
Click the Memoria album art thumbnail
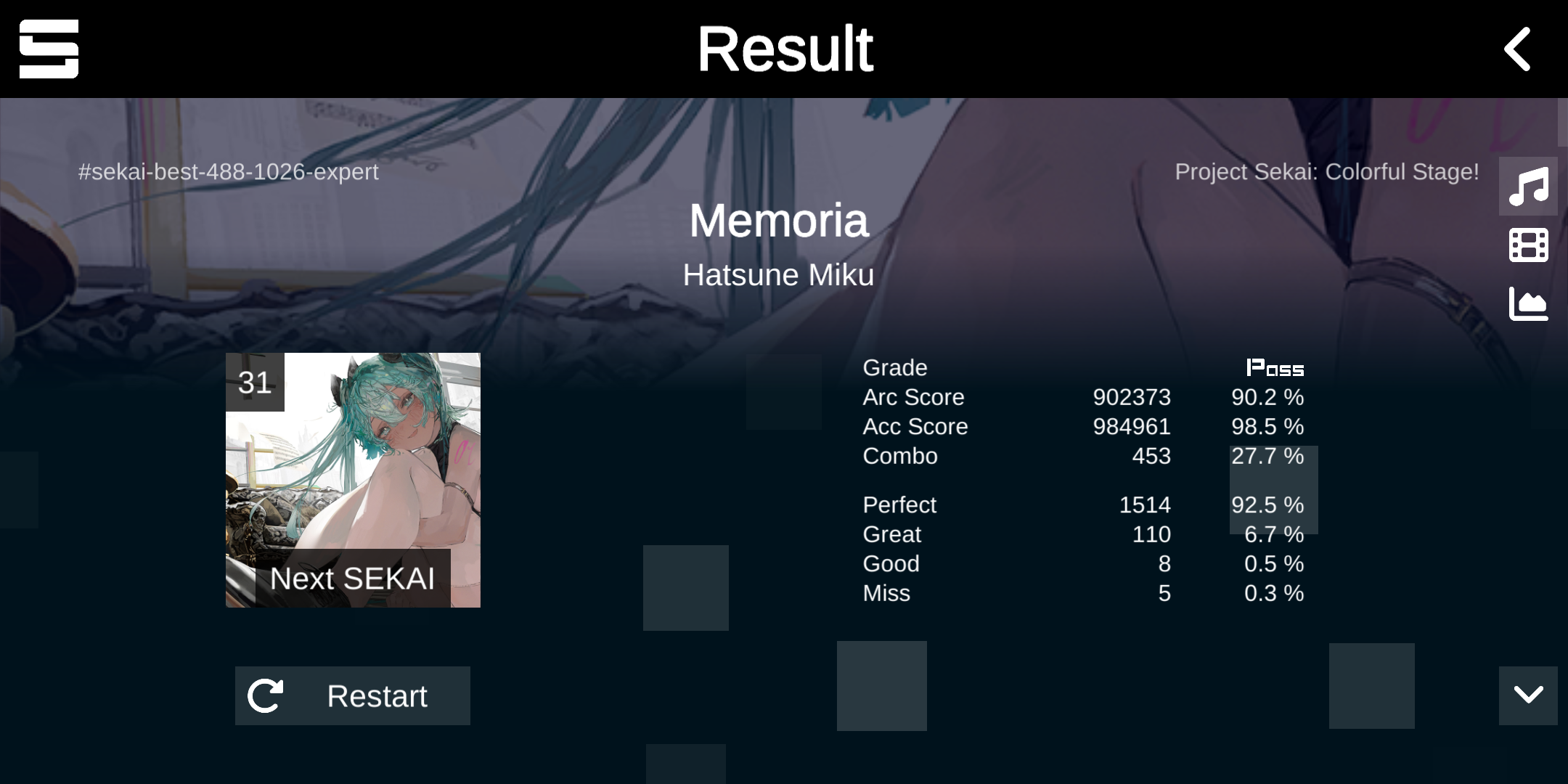click(353, 479)
